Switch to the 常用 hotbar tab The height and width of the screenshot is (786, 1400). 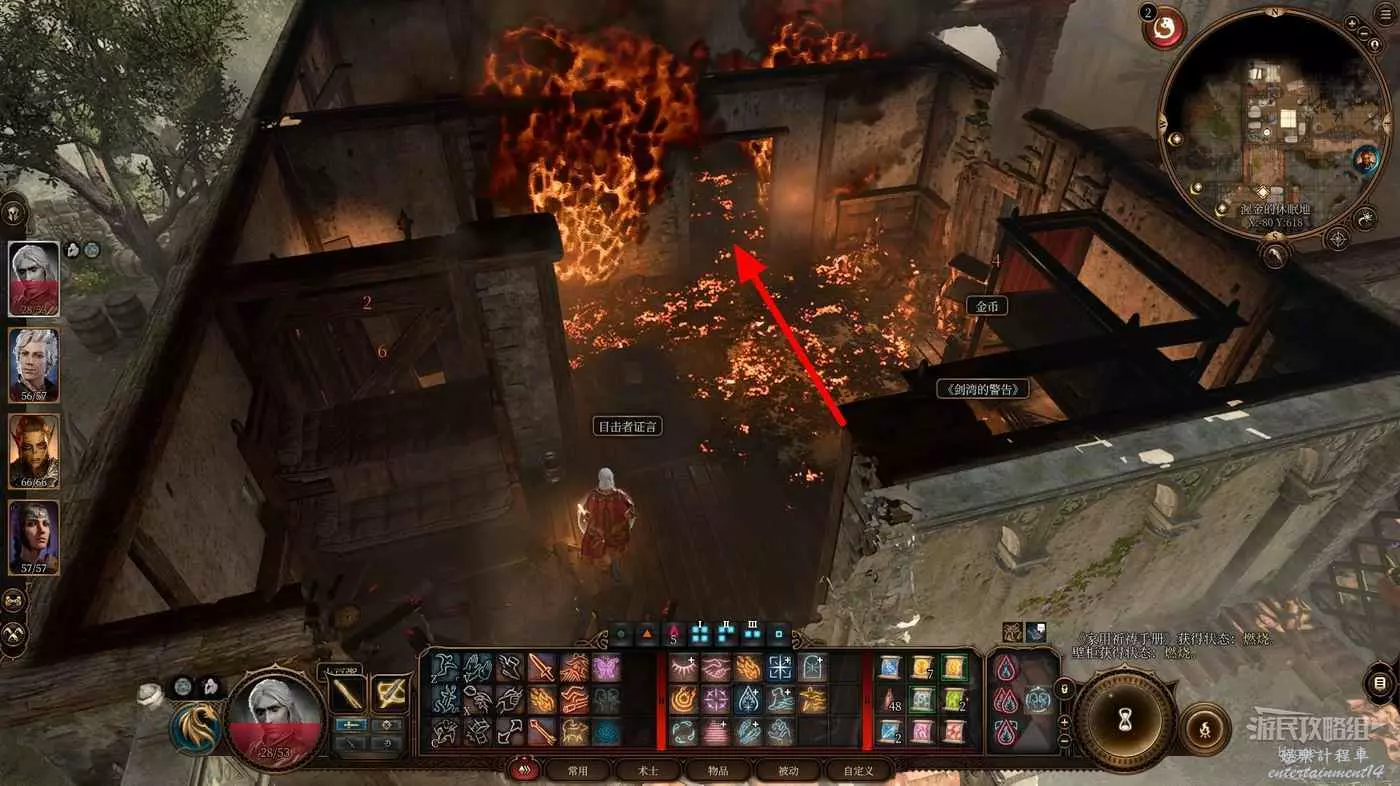click(578, 770)
